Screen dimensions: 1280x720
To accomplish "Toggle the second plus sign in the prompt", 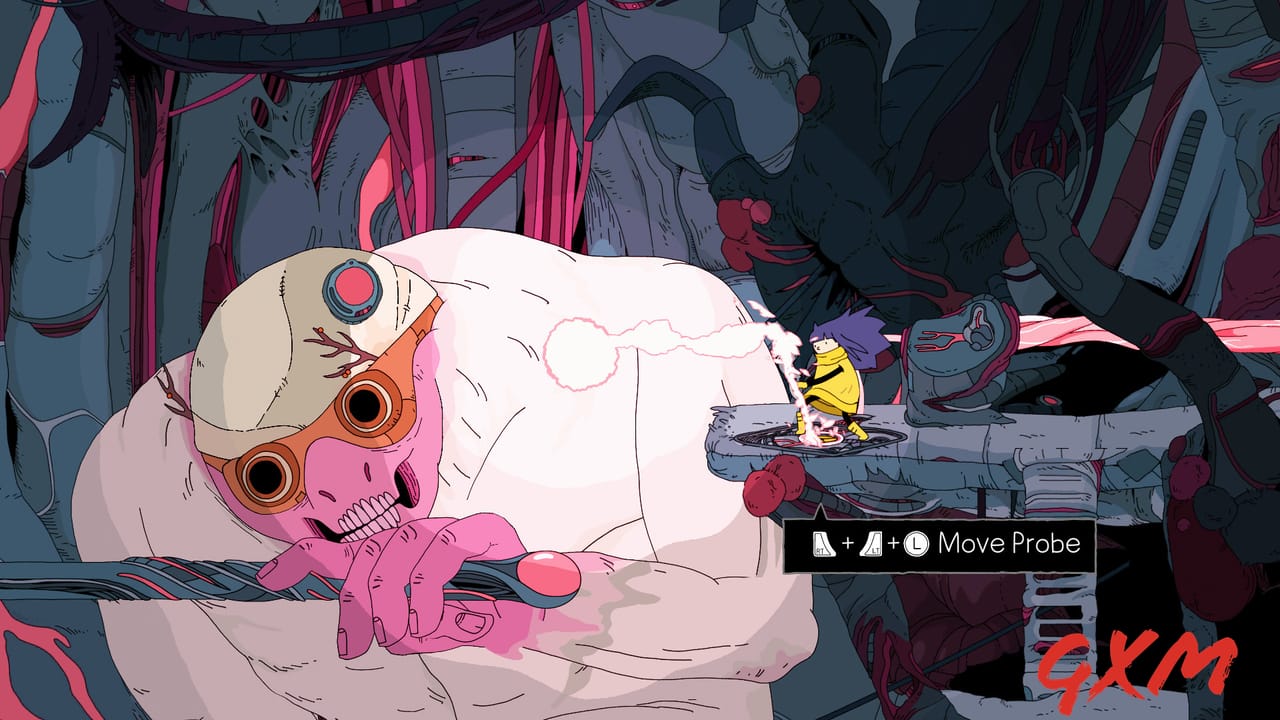I will pos(894,542).
